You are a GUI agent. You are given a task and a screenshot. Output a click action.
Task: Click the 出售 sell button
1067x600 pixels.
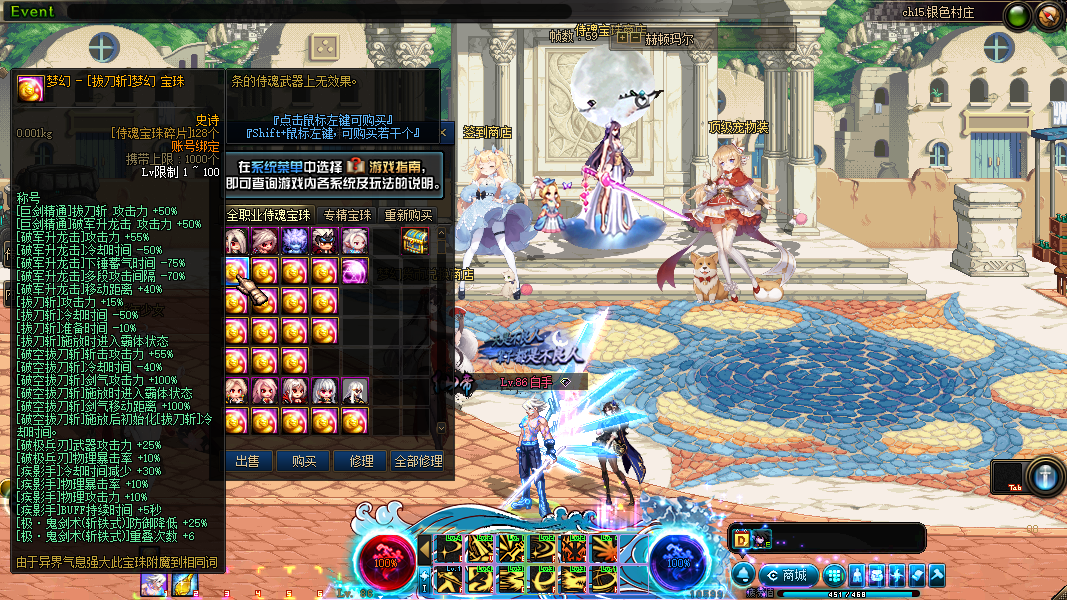[247, 461]
